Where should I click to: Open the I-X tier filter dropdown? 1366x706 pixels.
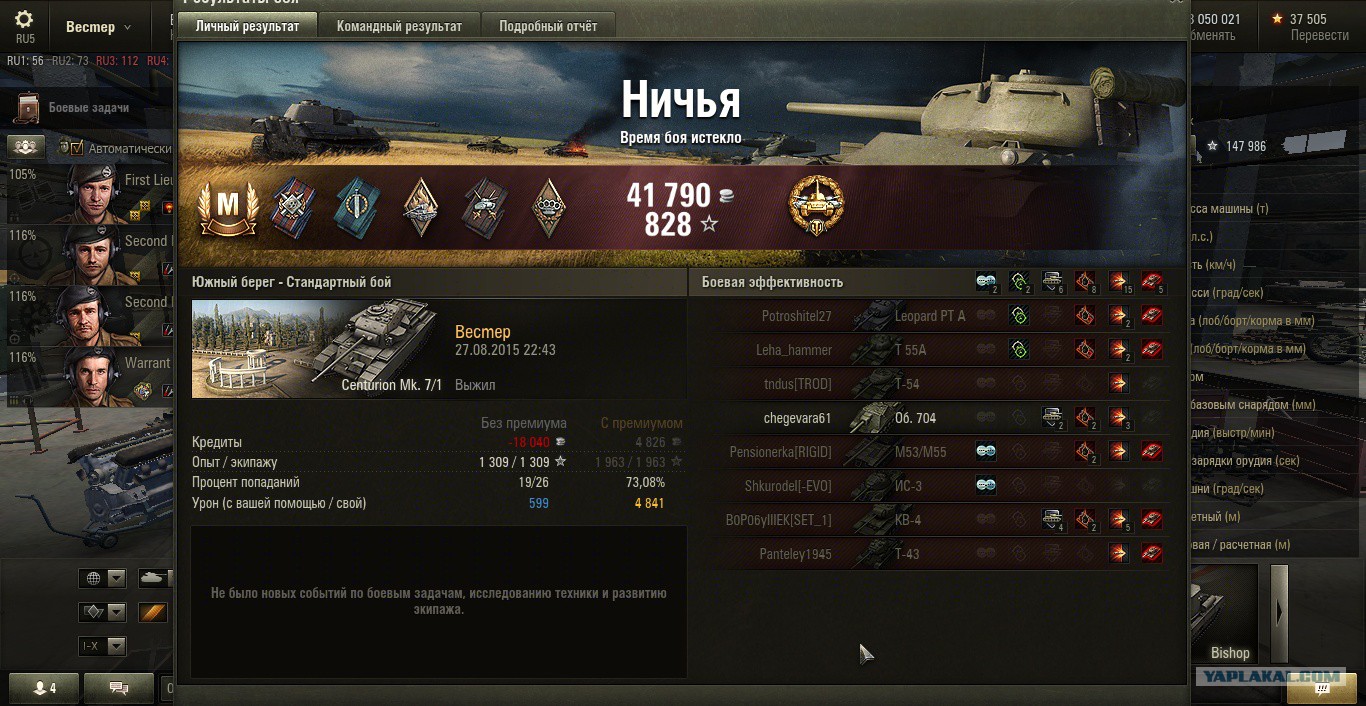(x=104, y=646)
